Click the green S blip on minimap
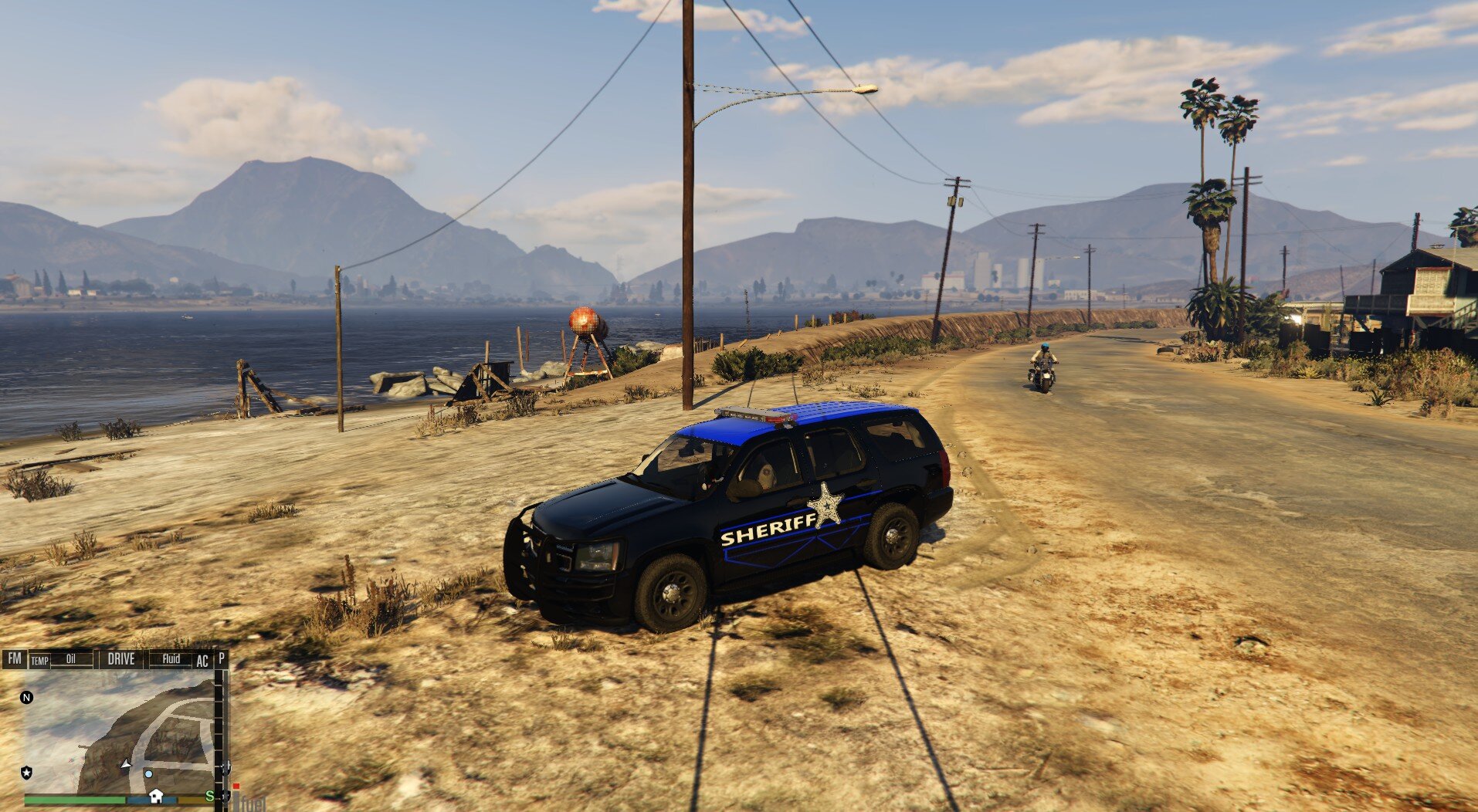Screen dimensions: 1478x812 coord(209,796)
